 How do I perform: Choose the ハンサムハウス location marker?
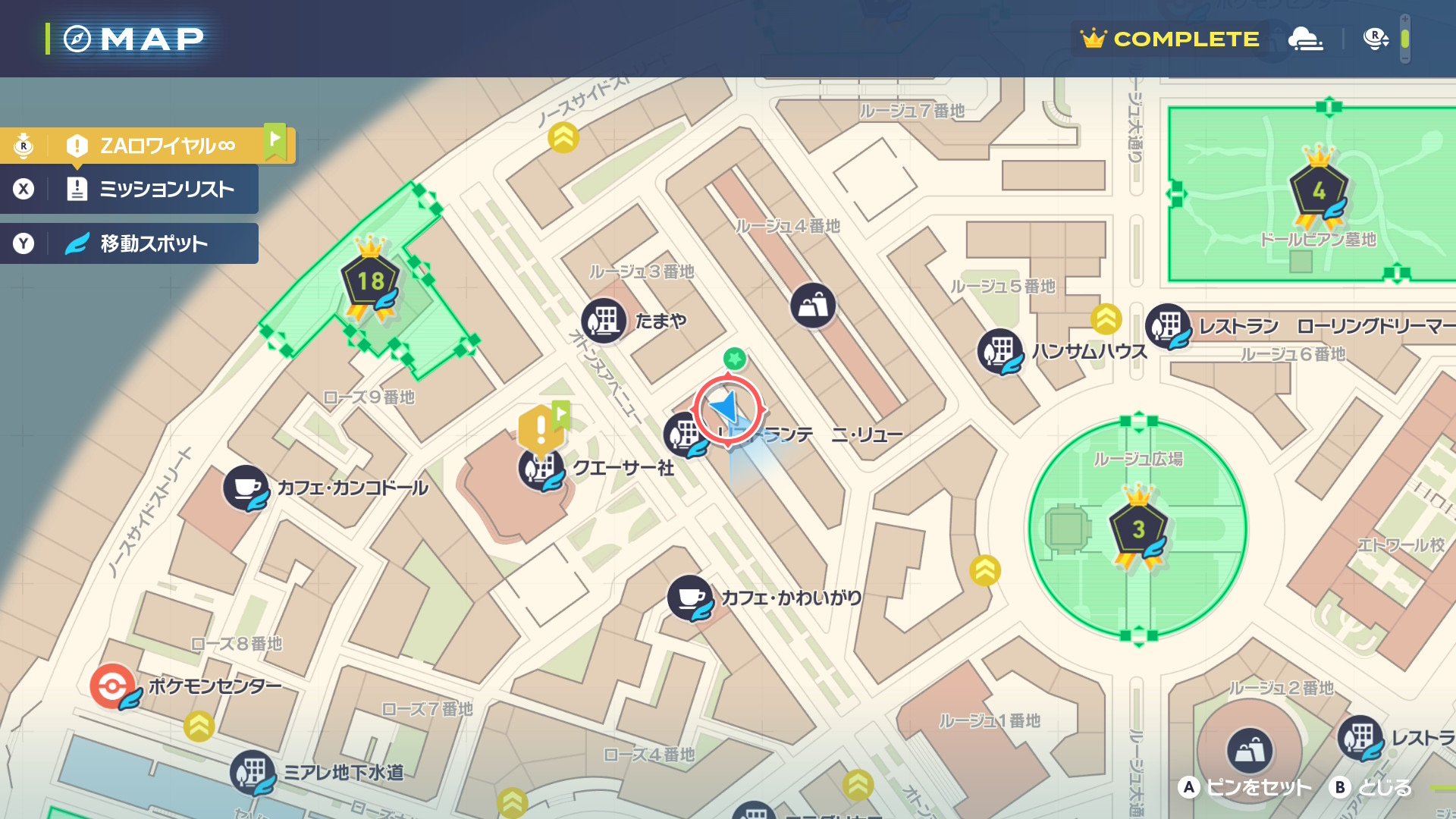[1000, 351]
